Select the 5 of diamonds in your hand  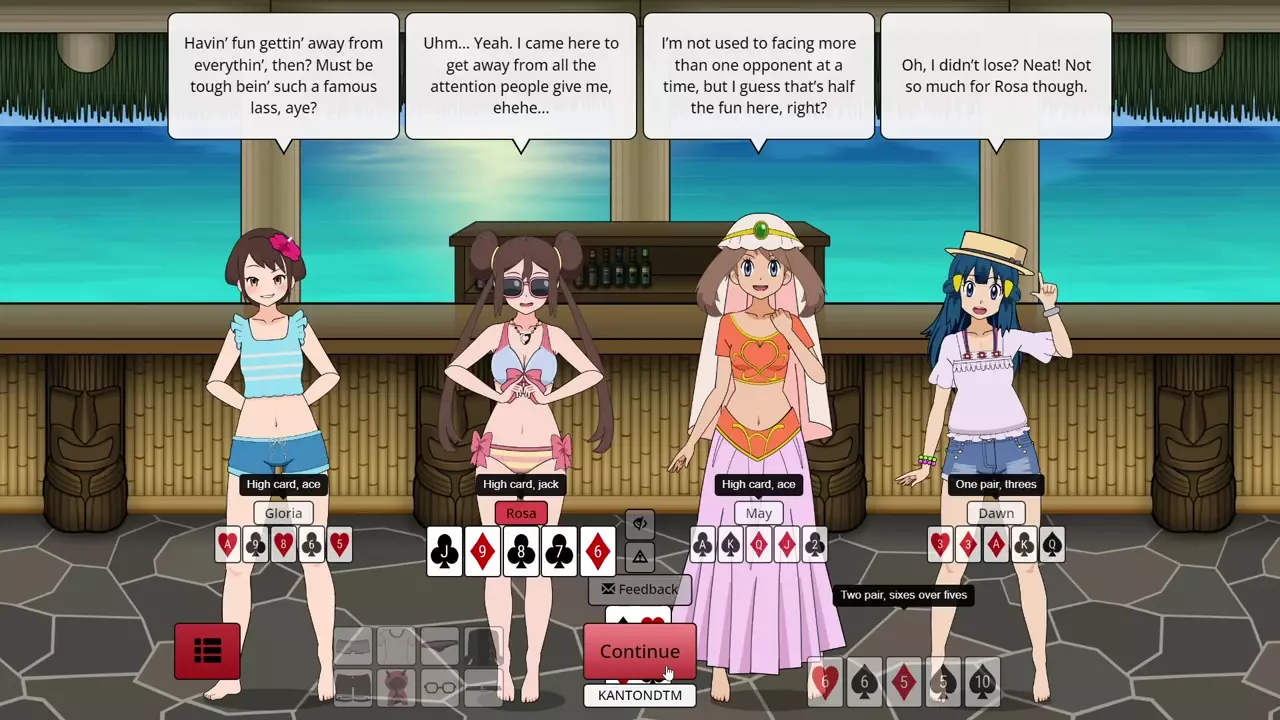(904, 683)
